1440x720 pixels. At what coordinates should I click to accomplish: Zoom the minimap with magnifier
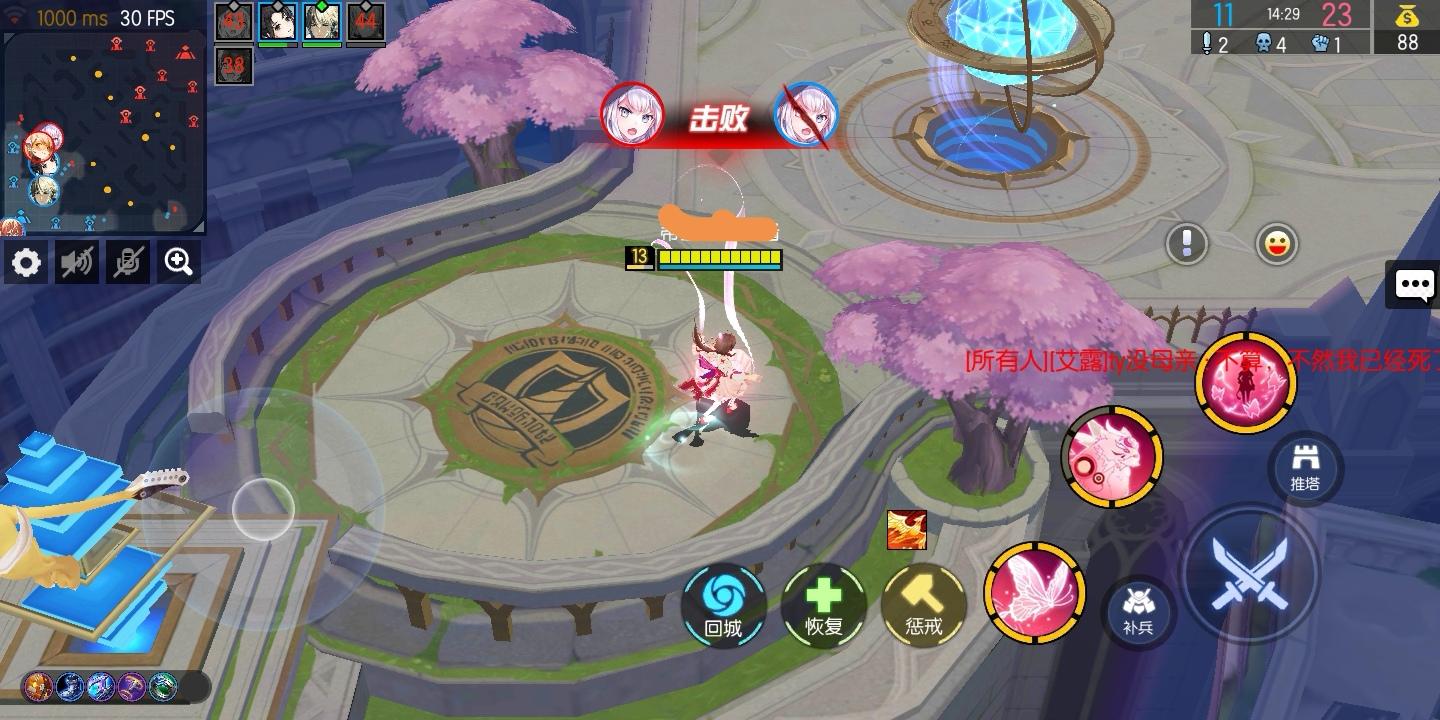[177, 262]
